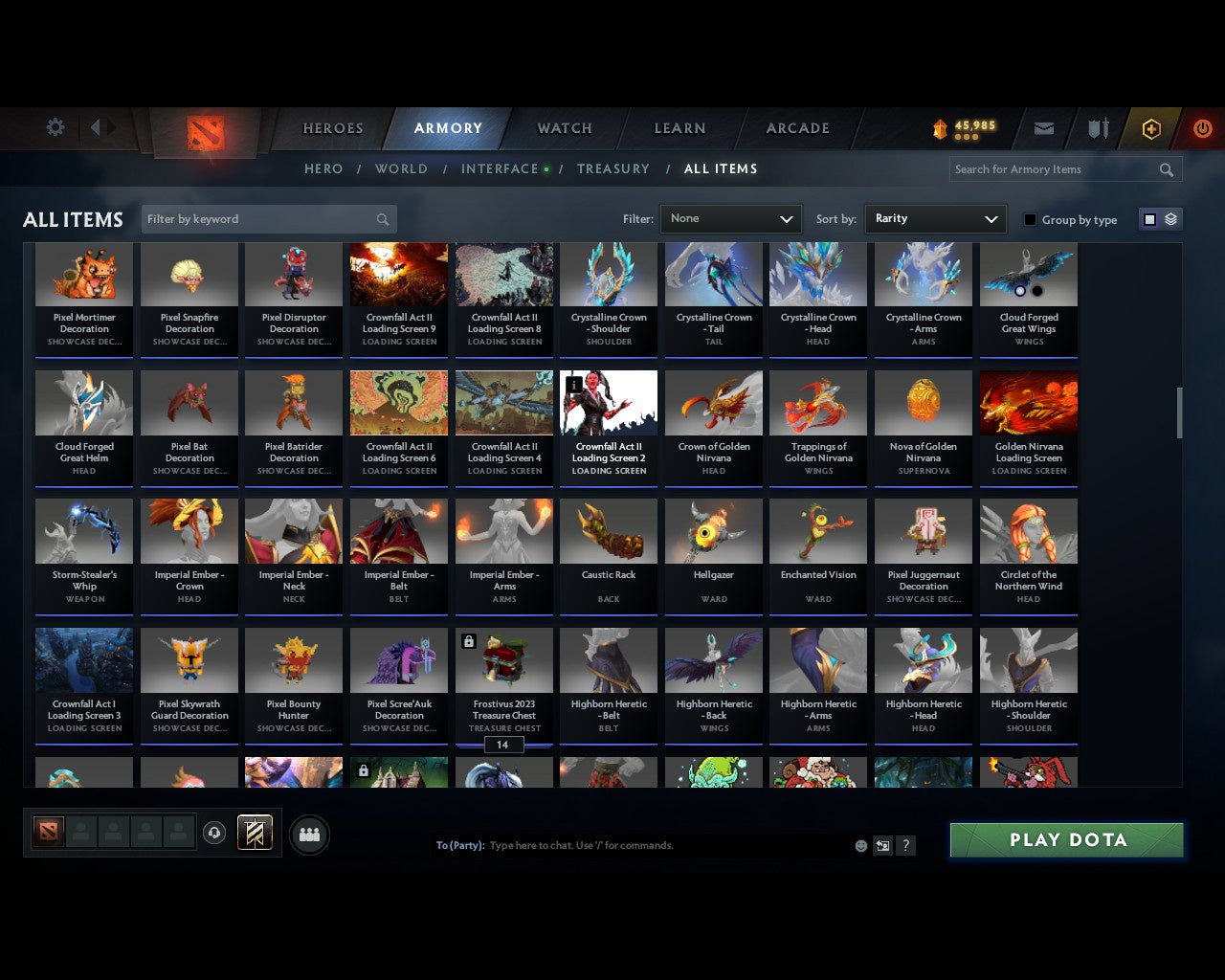The image size is (1225, 980).
Task: Click the magnifier in the keyword filter box
Action: pos(382,218)
